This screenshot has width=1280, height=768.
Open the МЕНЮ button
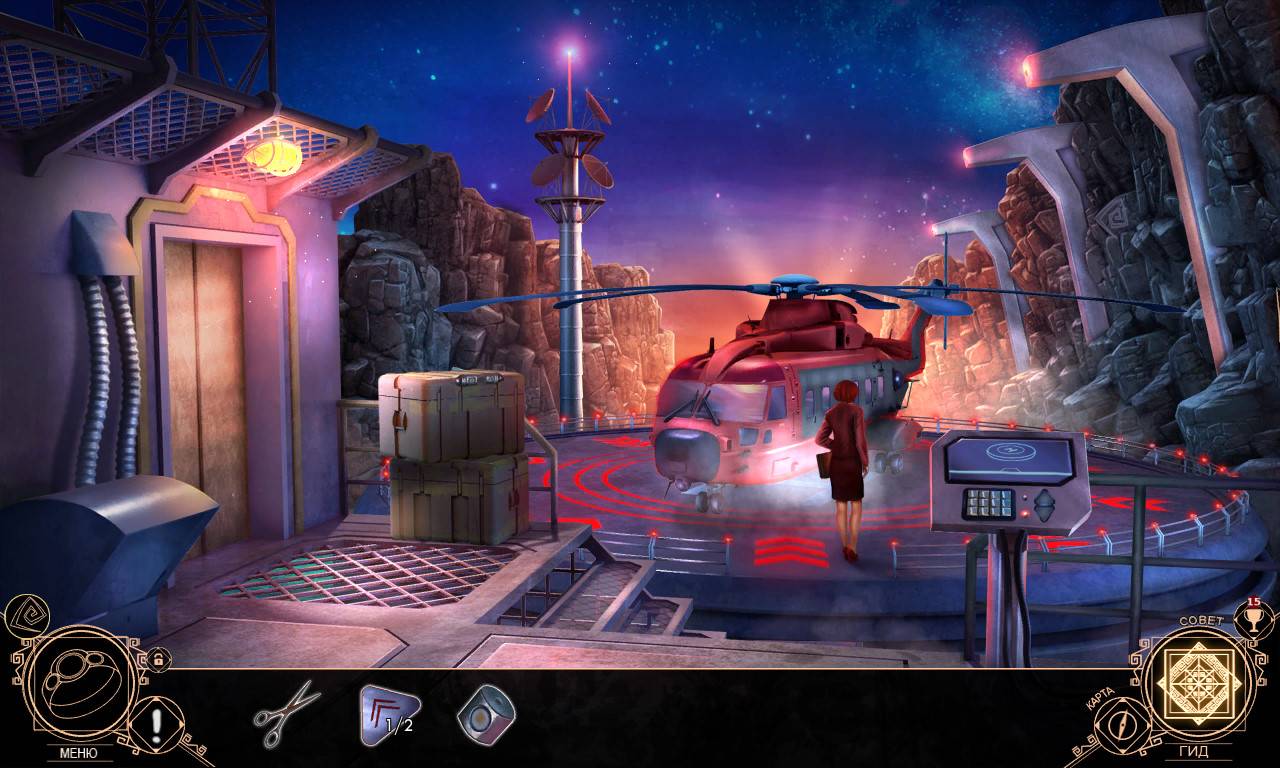(x=78, y=753)
